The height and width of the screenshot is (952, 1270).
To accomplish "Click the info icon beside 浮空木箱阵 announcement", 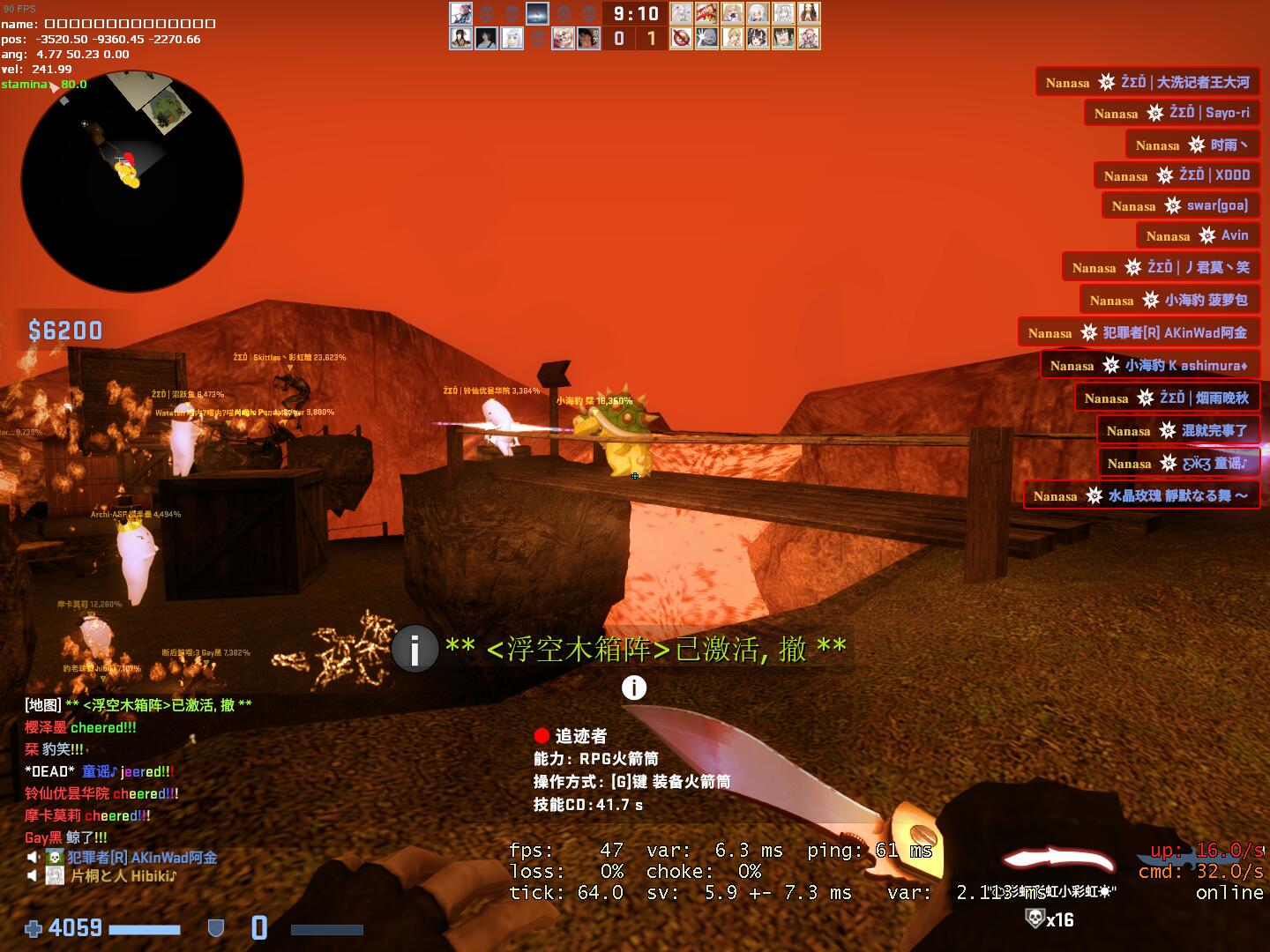I will [x=415, y=651].
